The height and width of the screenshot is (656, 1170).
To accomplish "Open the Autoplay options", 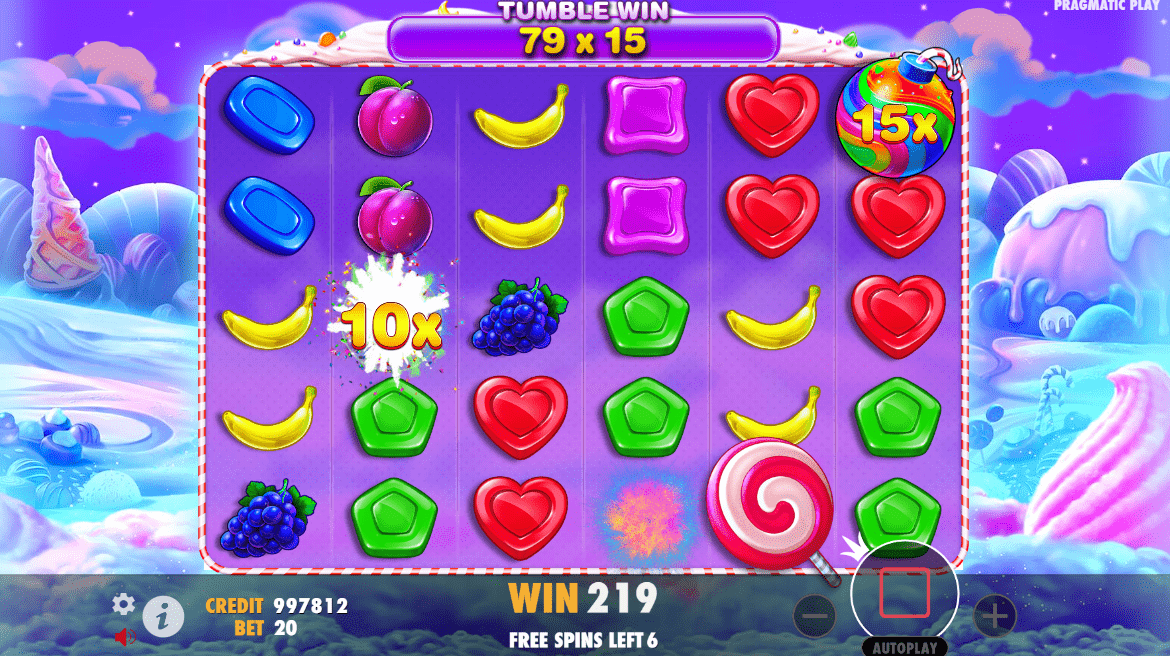I will point(904,647).
